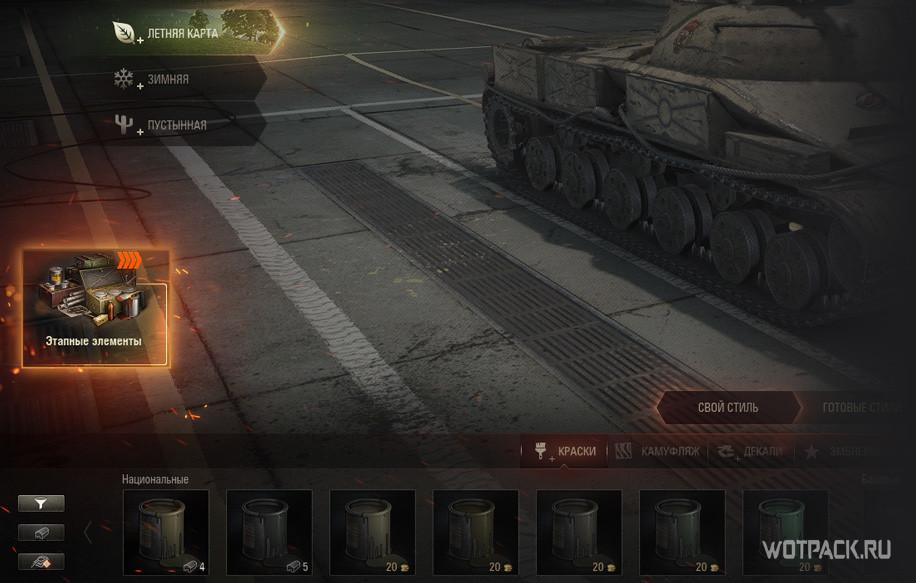Choose the Пустынная desert map
Viewport: 916px width, 583px height.
click(176, 125)
